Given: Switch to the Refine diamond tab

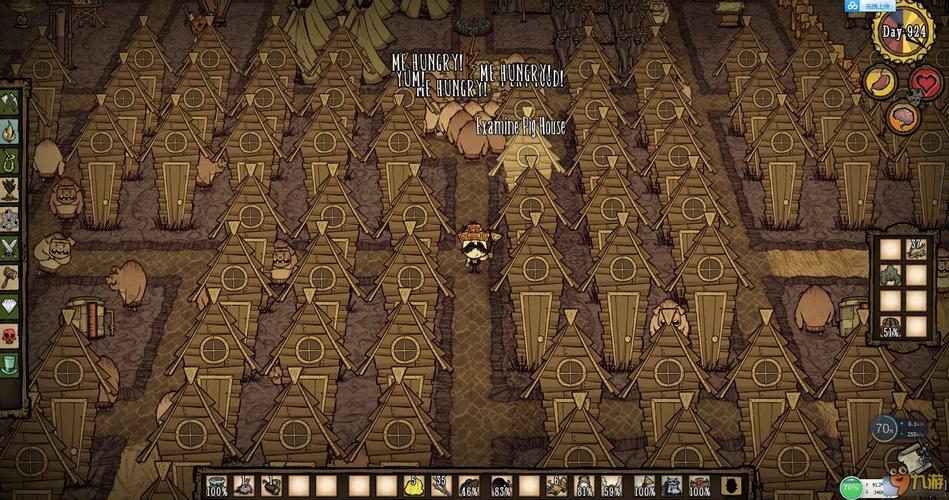Looking at the screenshot, I should tap(10, 305).
